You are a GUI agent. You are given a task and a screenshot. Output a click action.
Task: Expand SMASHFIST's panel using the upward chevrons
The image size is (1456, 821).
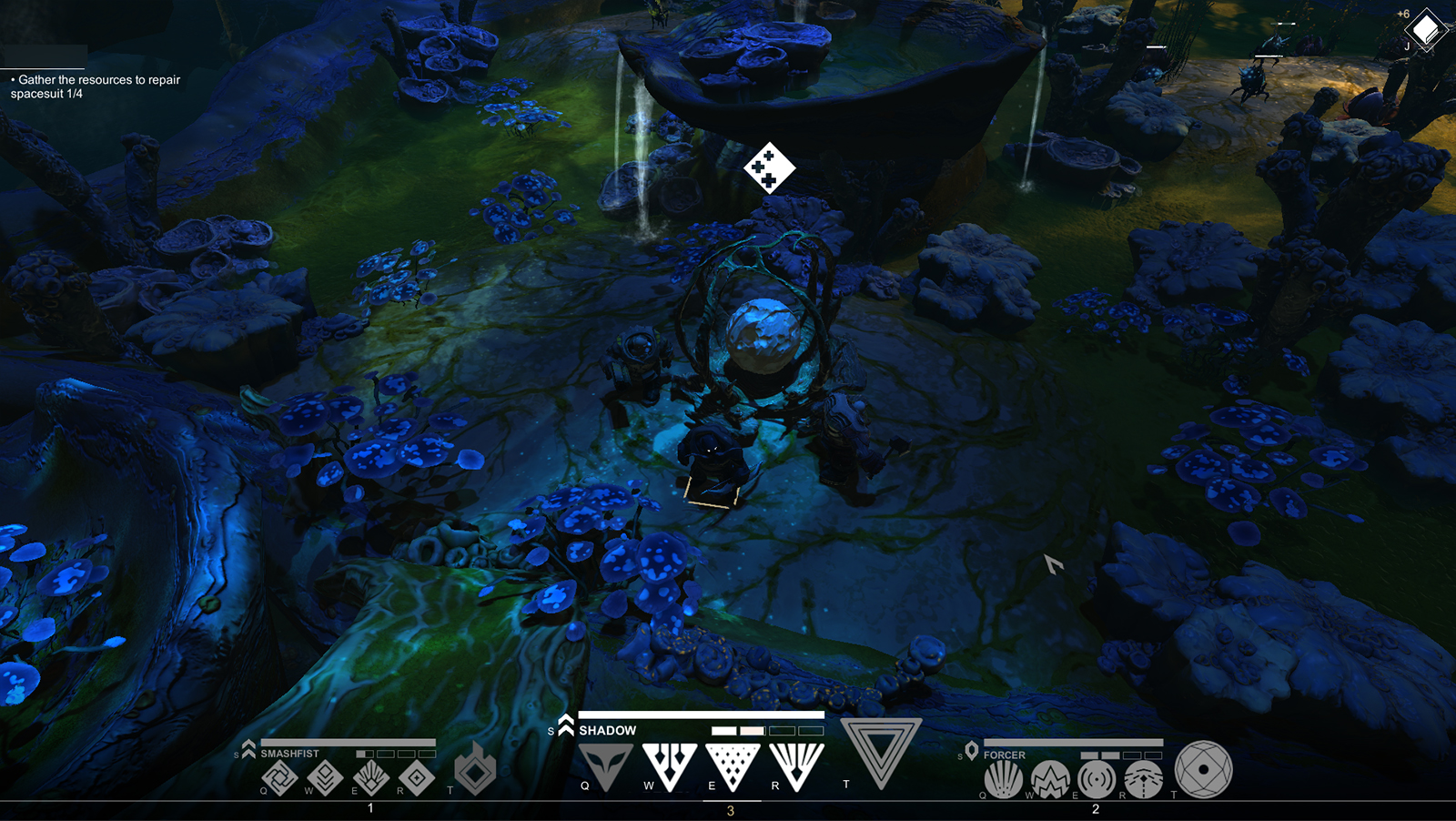click(x=248, y=746)
